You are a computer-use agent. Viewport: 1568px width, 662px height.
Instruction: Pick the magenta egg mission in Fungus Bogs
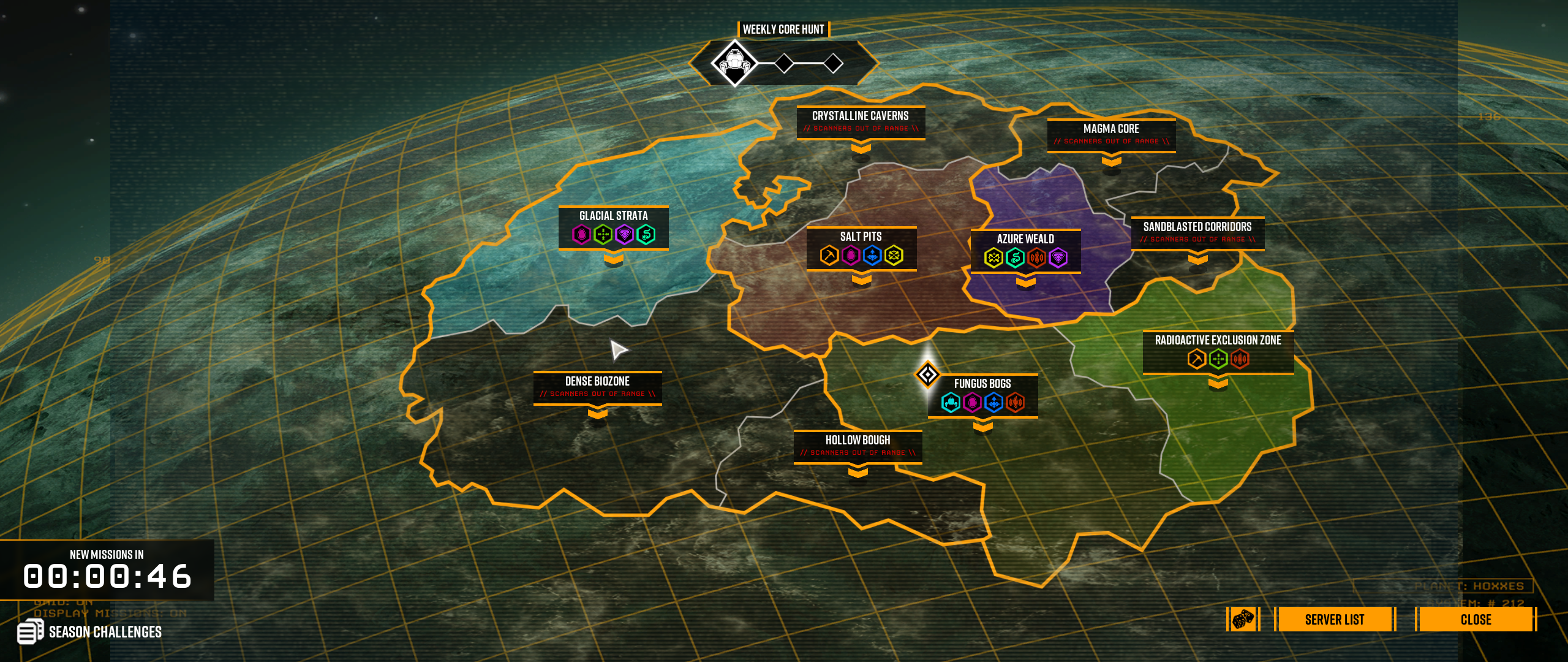pyautogui.click(x=972, y=403)
